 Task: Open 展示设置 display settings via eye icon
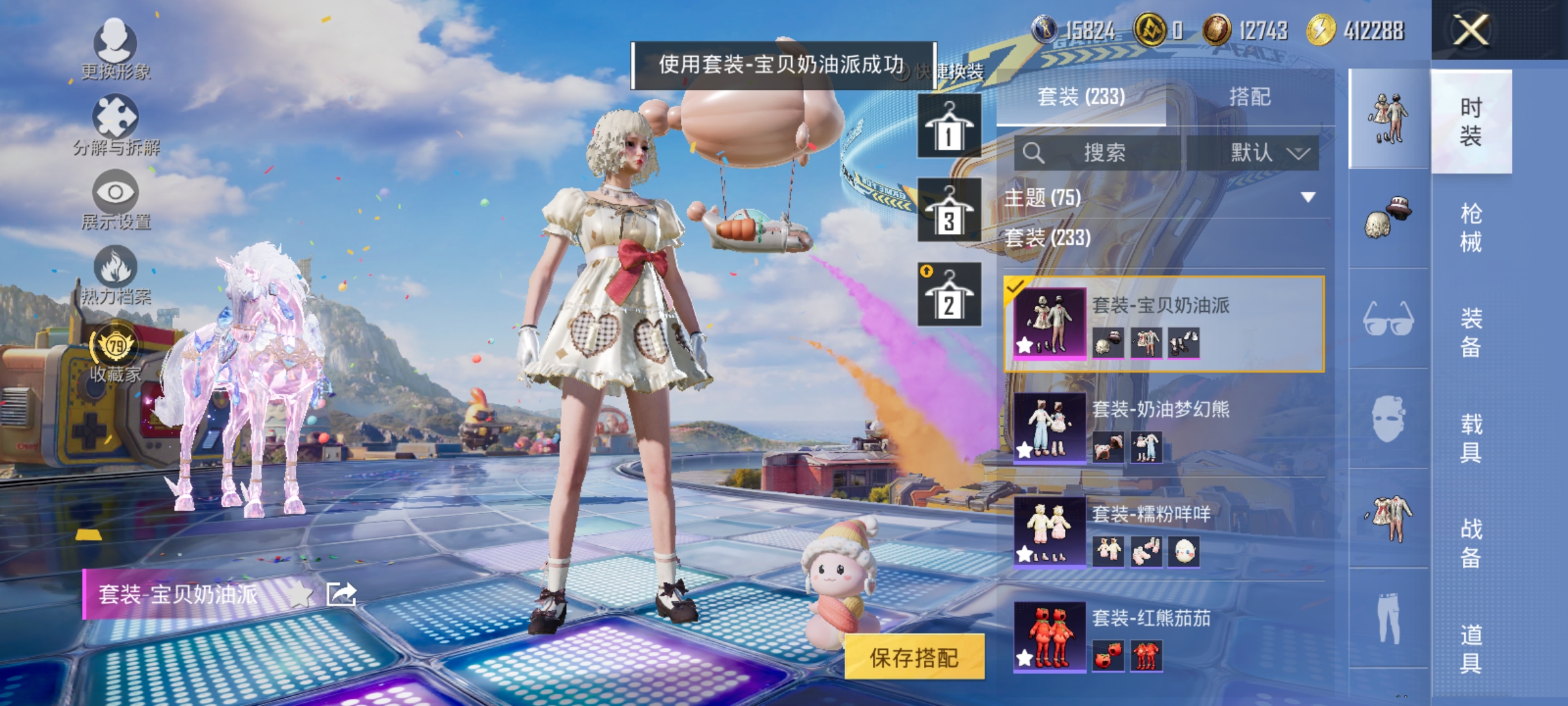[x=116, y=193]
